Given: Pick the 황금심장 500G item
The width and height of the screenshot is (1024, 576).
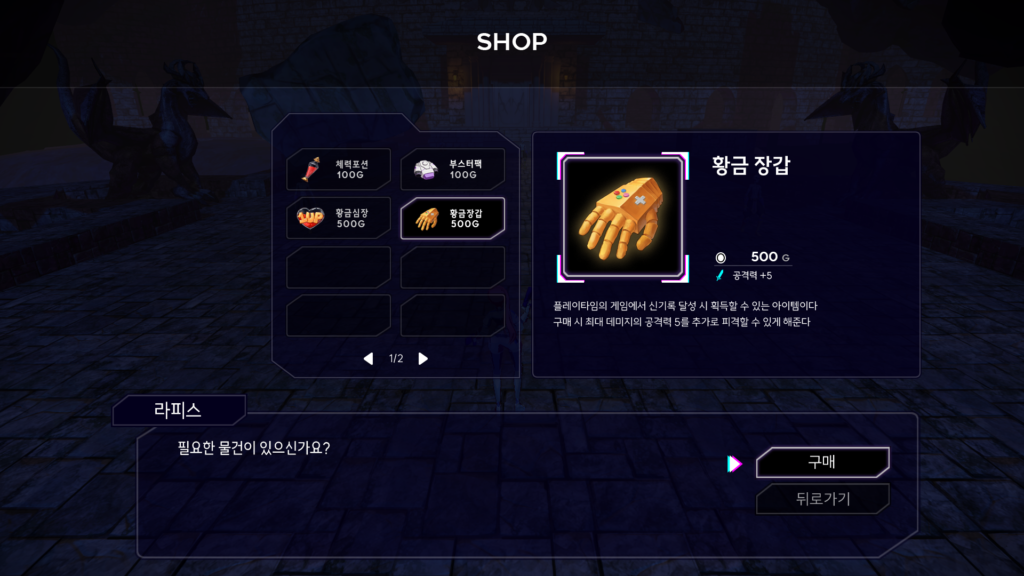Looking at the screenshot, I should [x=338, y=218].
